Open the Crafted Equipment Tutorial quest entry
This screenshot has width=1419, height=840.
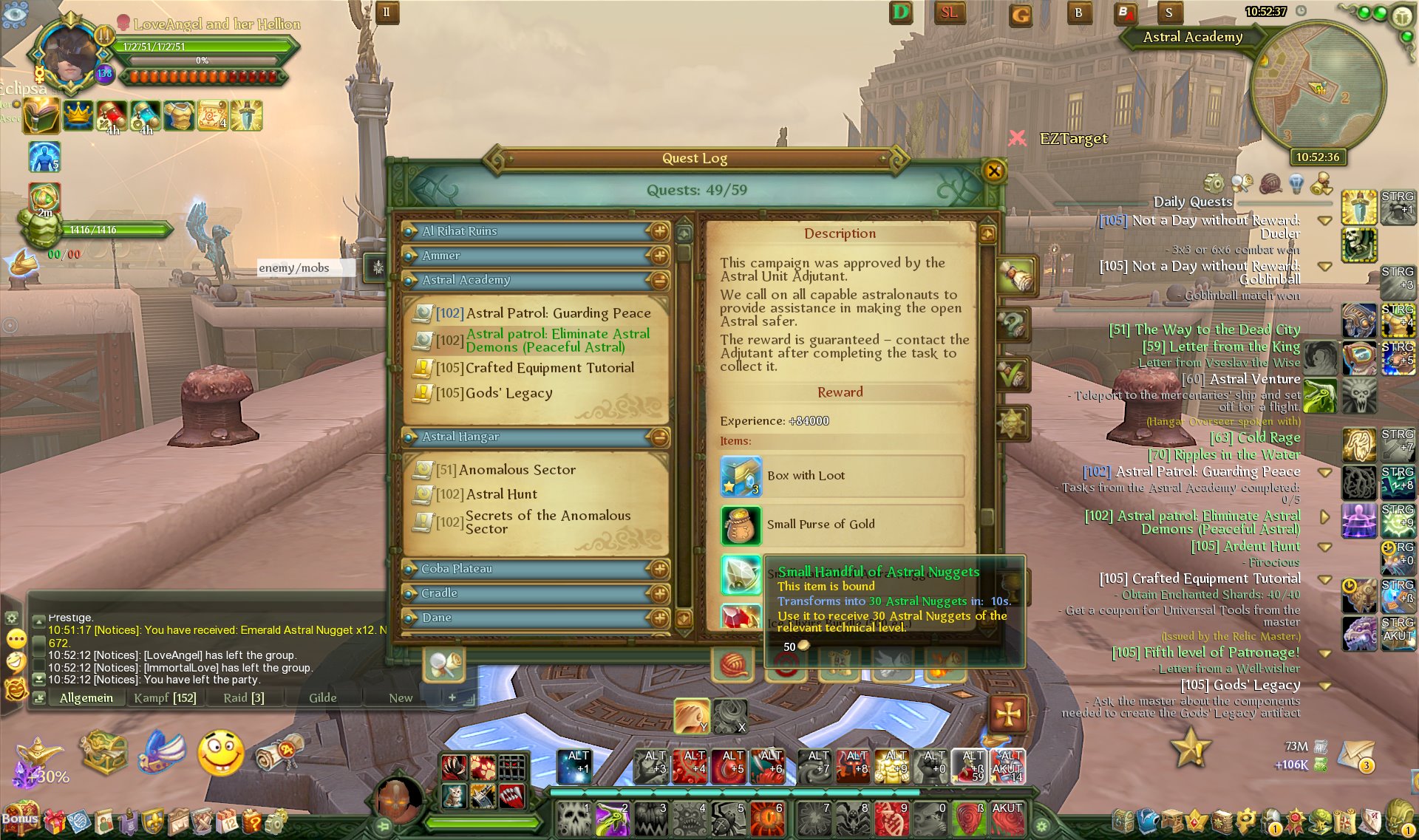(x=549, y=368)
